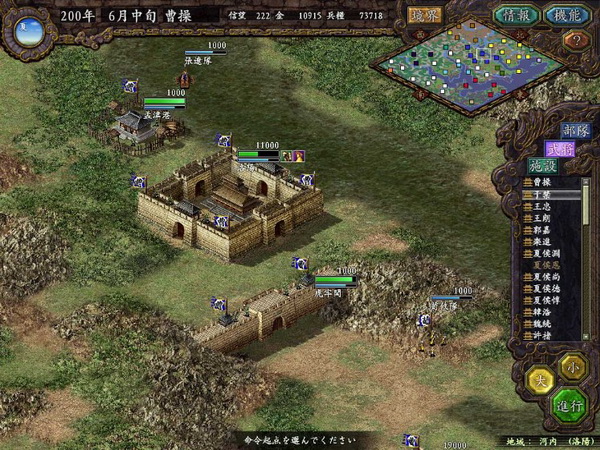Click the green 進行 (proceed) button
The height and width of the screenshot is (450, 600).
point(568,406)
